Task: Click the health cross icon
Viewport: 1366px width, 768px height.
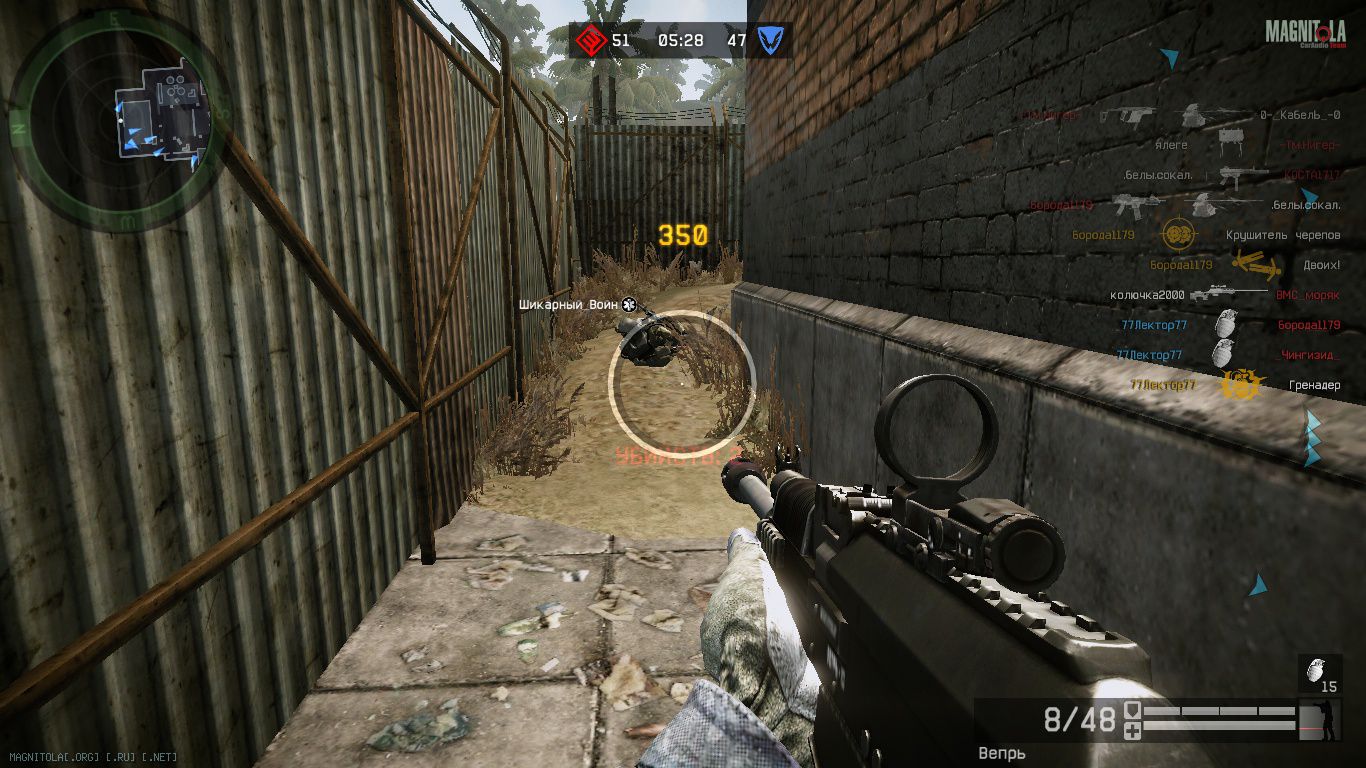Action: 1133,732
